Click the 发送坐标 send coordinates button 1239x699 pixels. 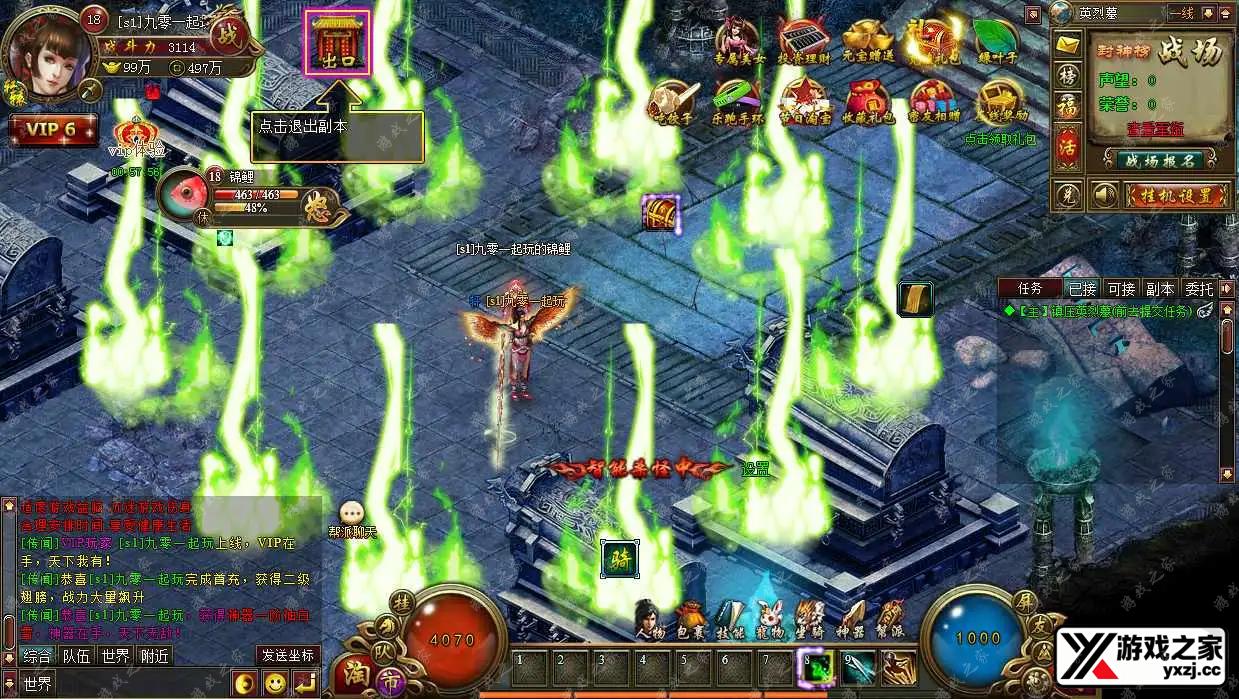point(288,656)
